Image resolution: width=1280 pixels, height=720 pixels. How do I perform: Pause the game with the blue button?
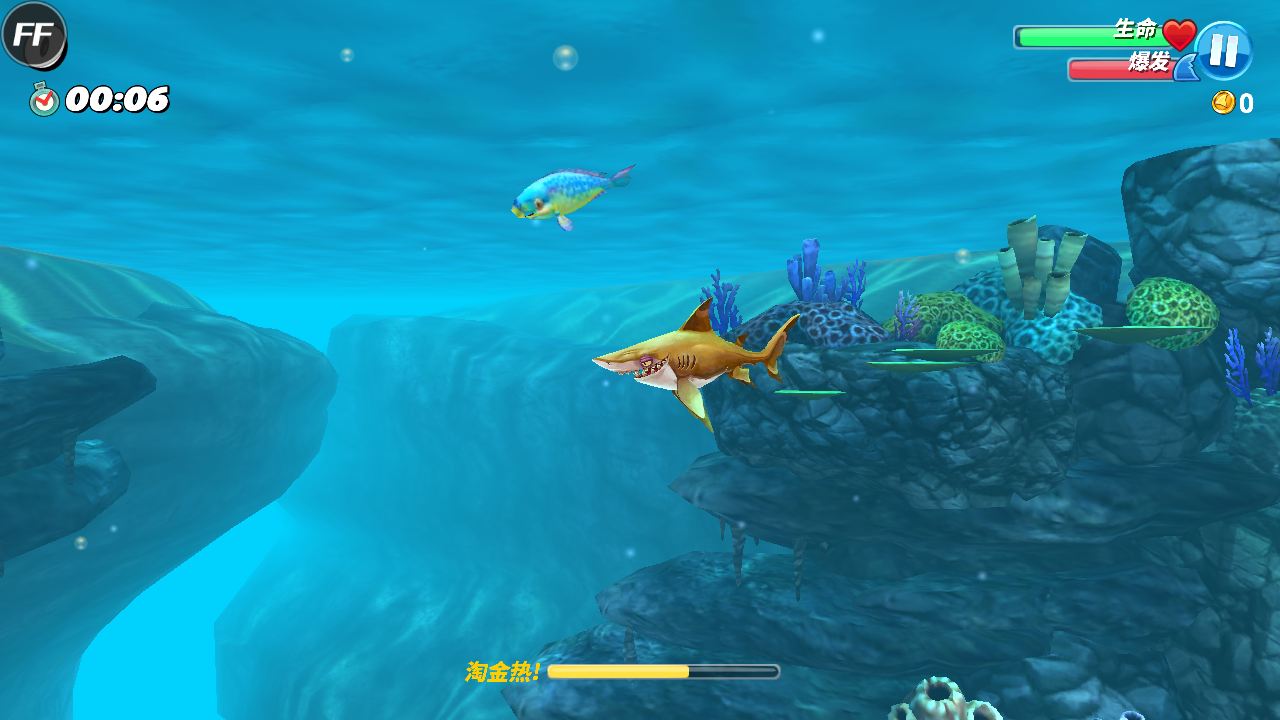(x=1223, y=51)
